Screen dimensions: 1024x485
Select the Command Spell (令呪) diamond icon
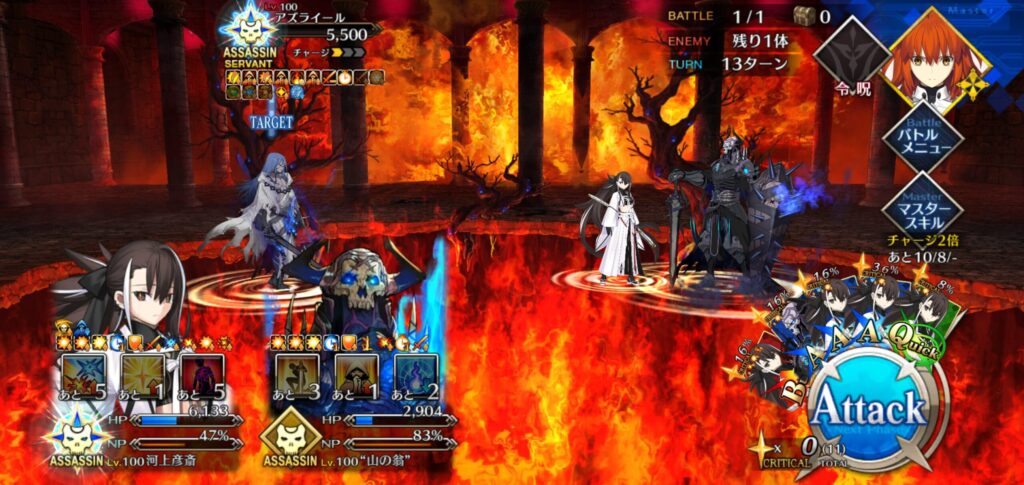point(851,55)
